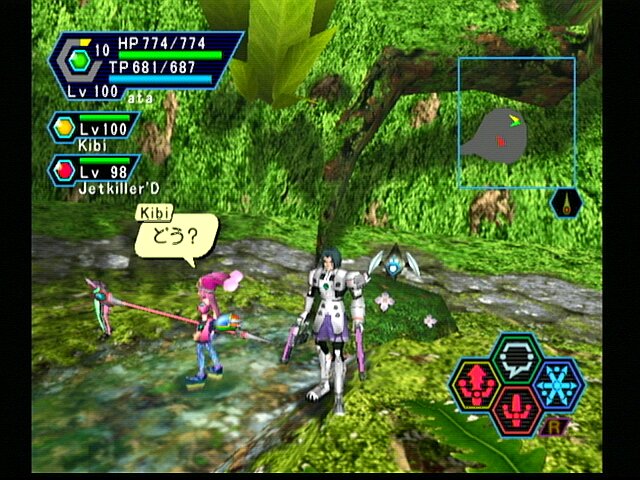Select party member Kibi's status panel
The width and height of the screenshot is (640, 480).
[94, 130]
